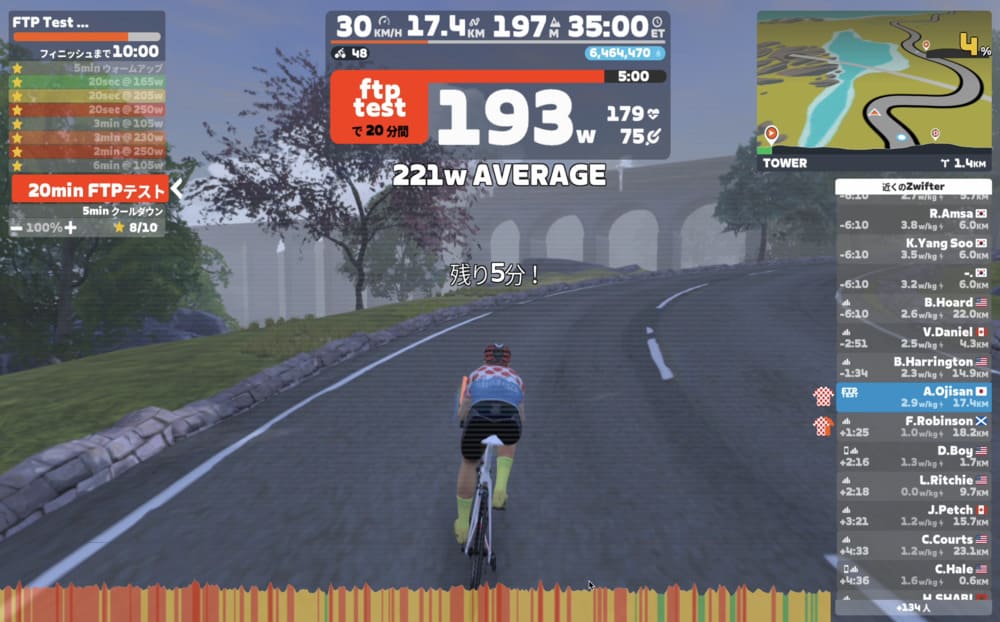Select the 5min cooldown workout step
Image resolution: width=1000 pixels, height=622 pixels.
pyautogui.click(x=122, y=211)
